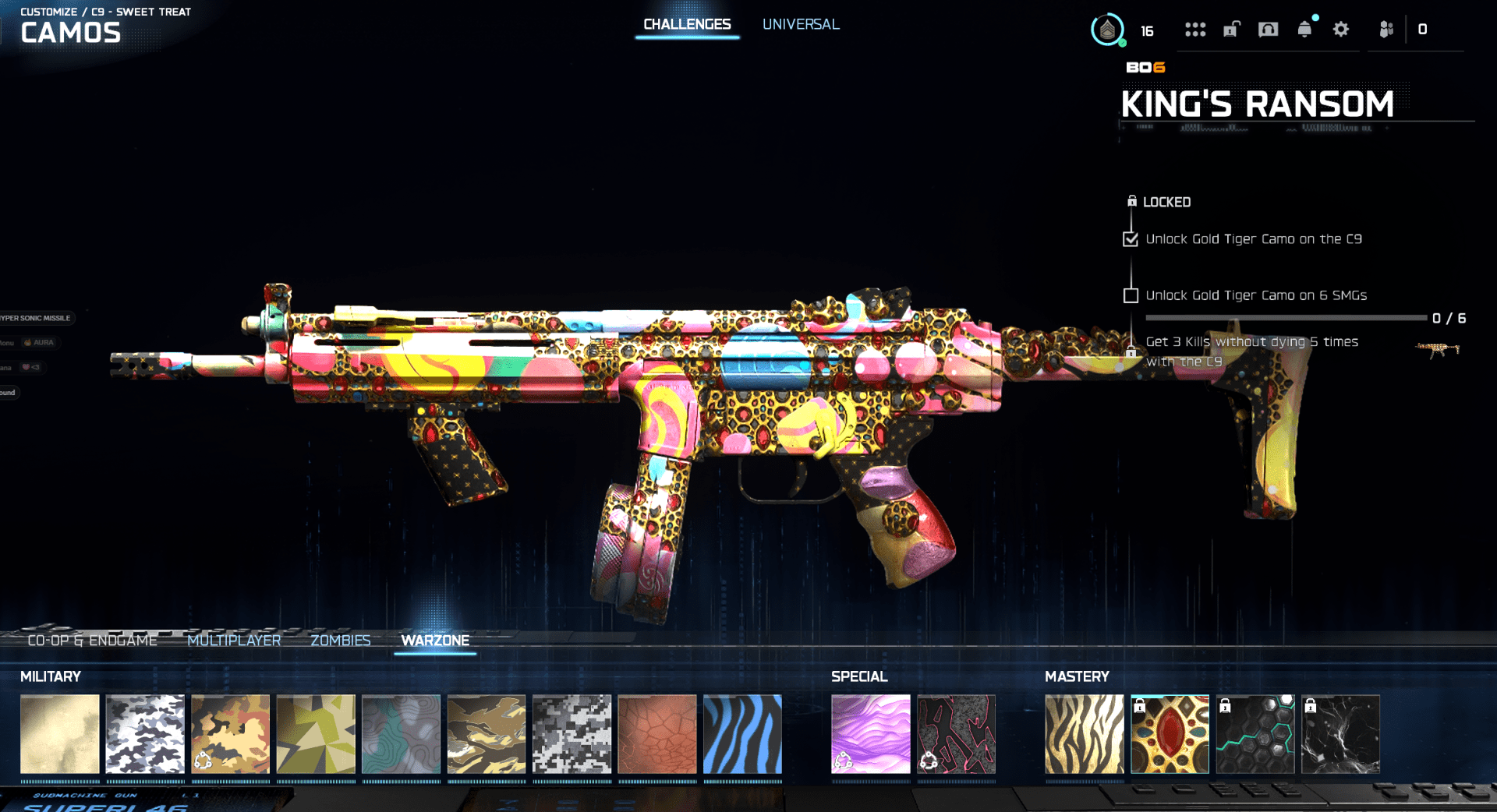The height and width of the screenshot is (812, 1497).
Task: Choose the pink and grey special camo
Action: tap(956, 734)
